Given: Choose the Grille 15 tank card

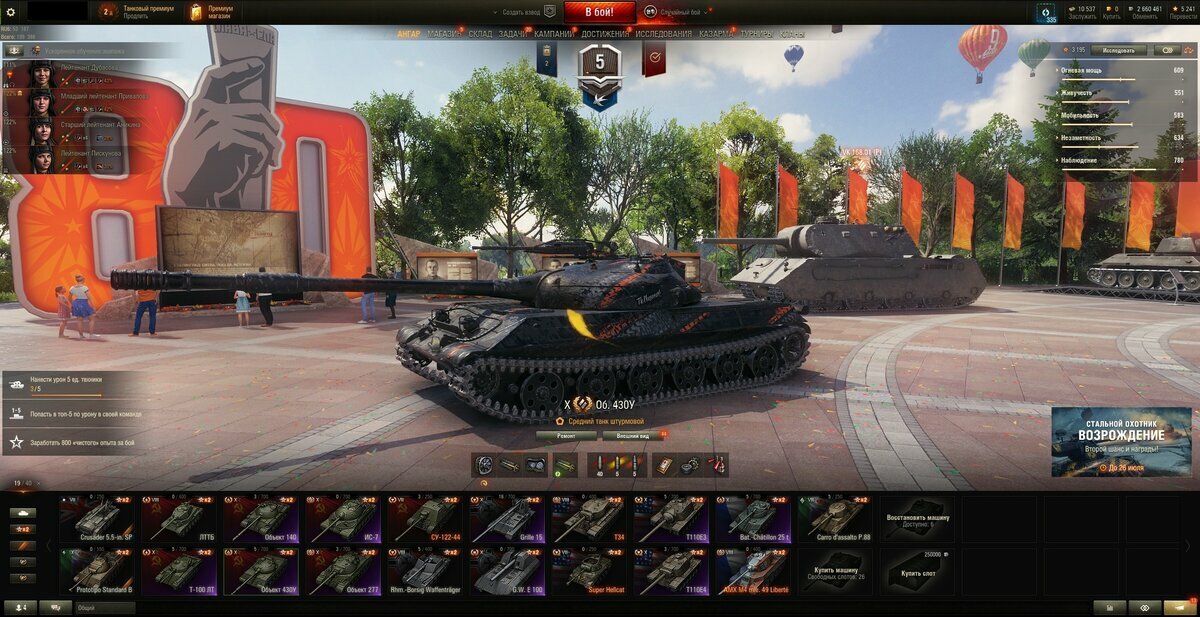Looking at the screenshot, I should pyautogui.click(x=507, y=519).
